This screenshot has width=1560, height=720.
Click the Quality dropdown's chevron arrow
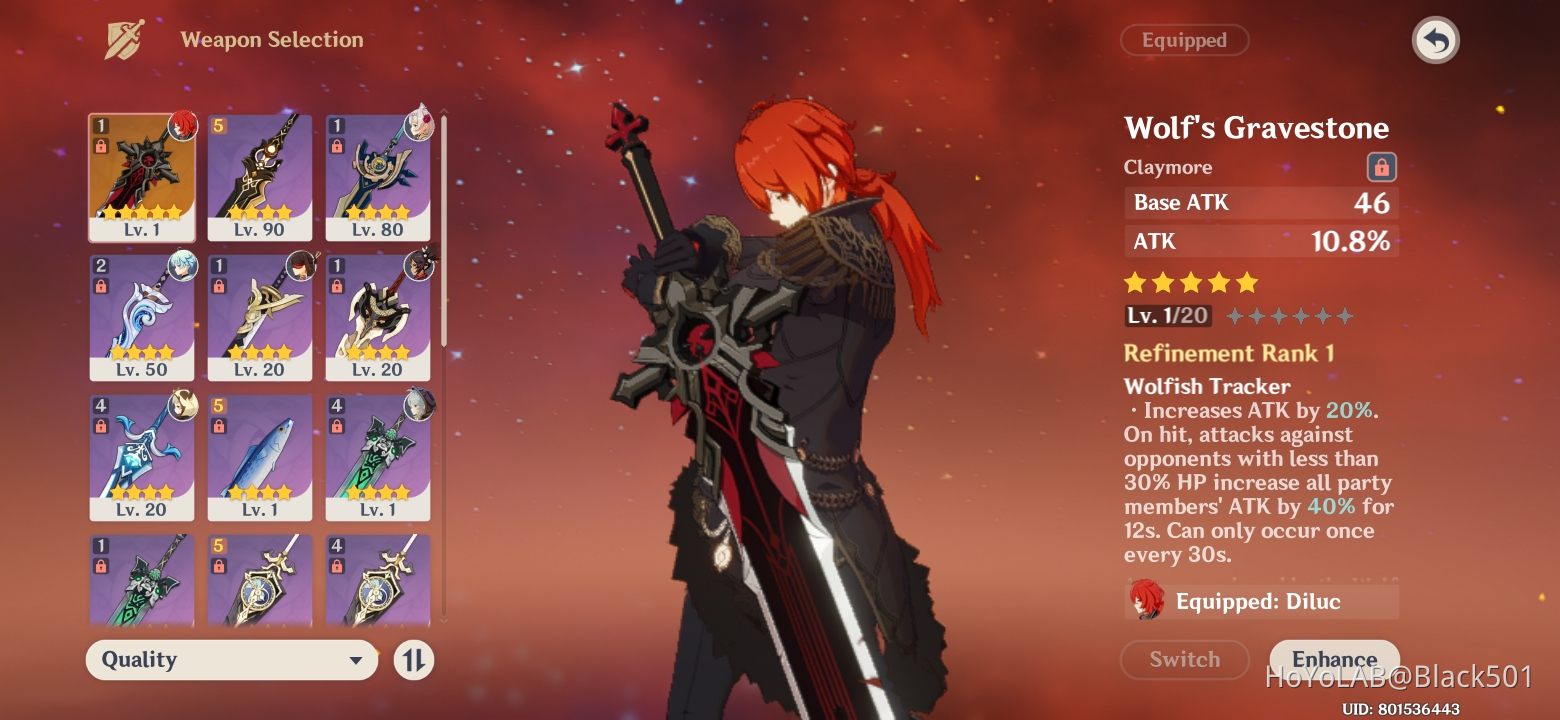click(356, 660)
